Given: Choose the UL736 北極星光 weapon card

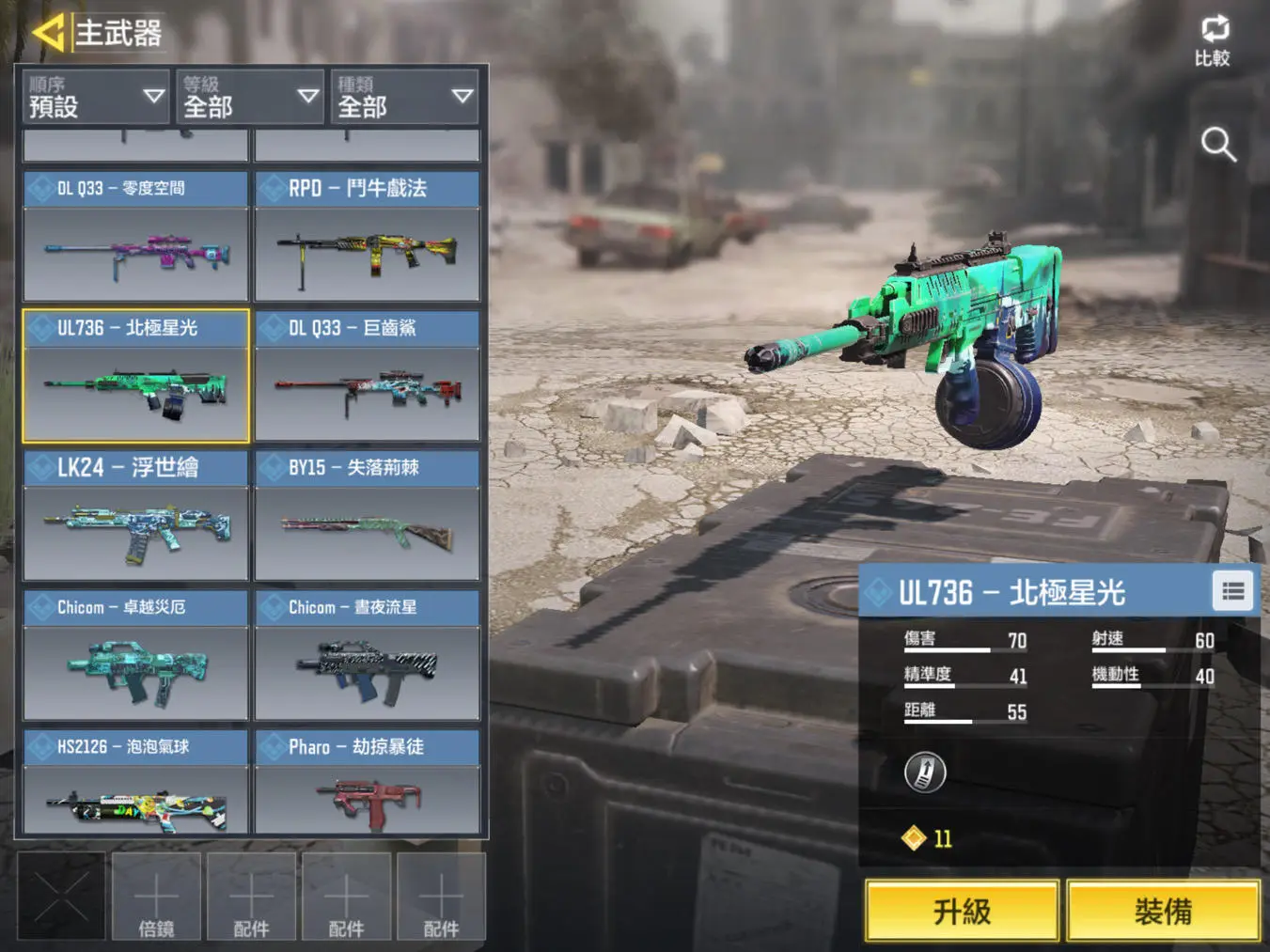Looking at the screenshot, I should 135,376.
